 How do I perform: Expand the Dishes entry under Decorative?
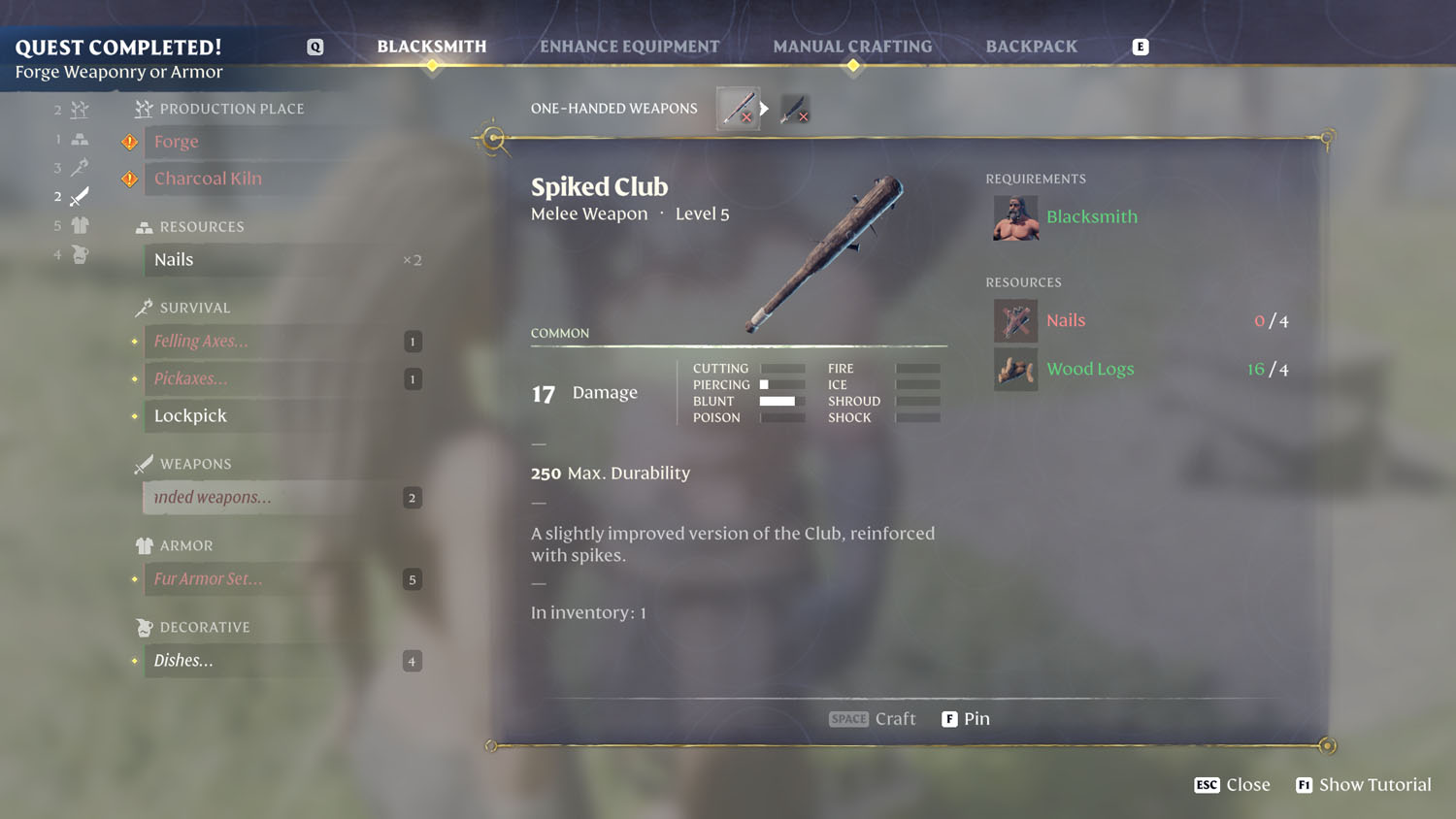click(182, 661)
